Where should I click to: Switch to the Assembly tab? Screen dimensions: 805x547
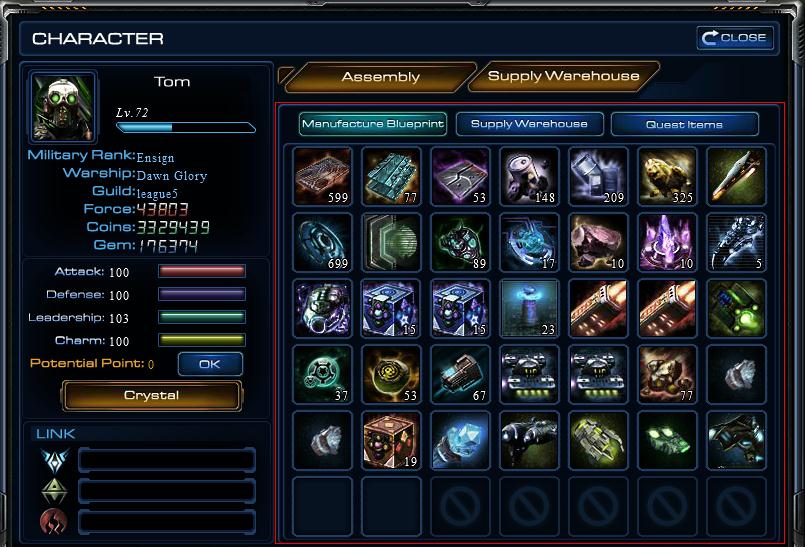tap(380, 77)
